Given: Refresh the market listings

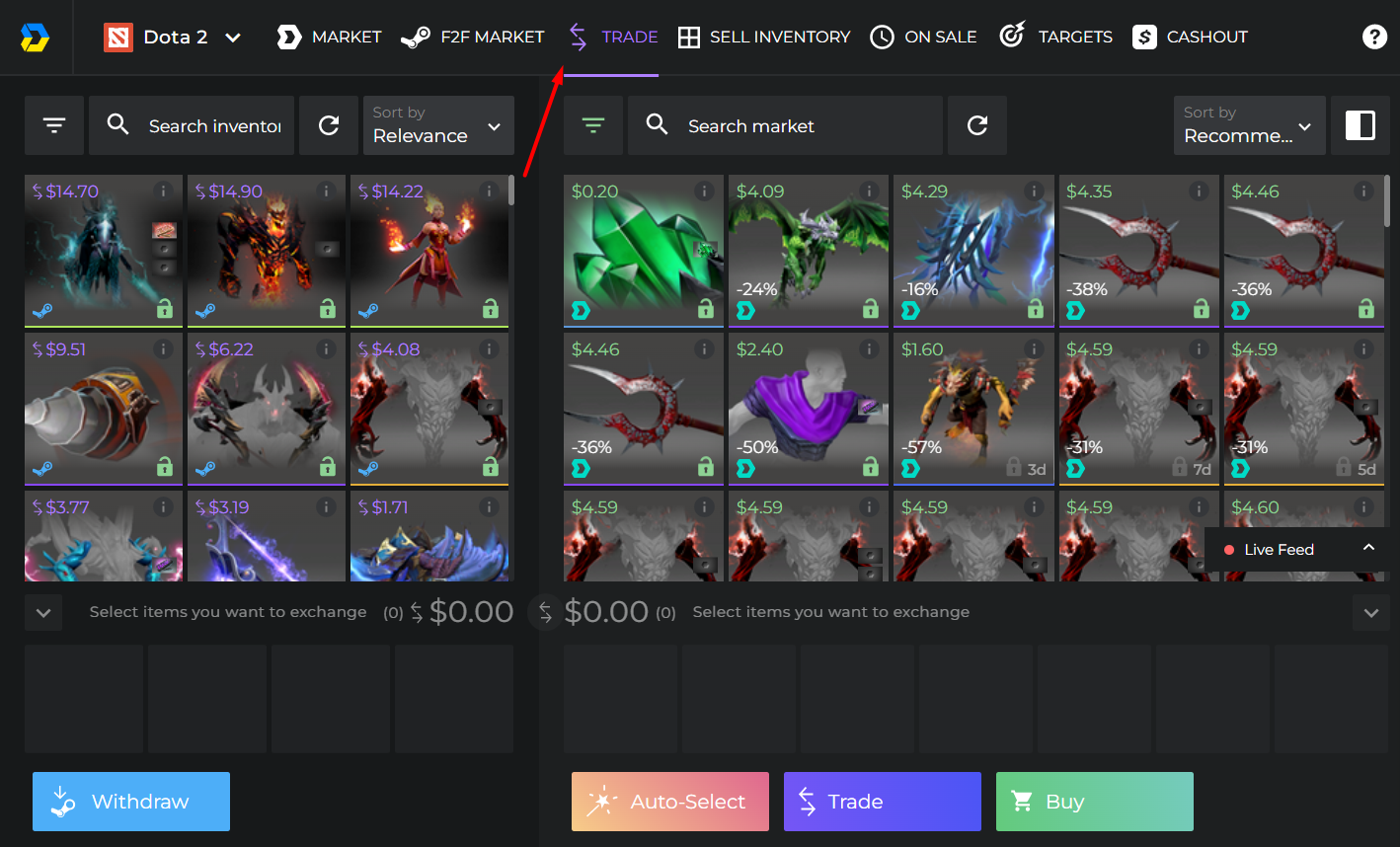Looking at the screenshot, I should 977,125.
